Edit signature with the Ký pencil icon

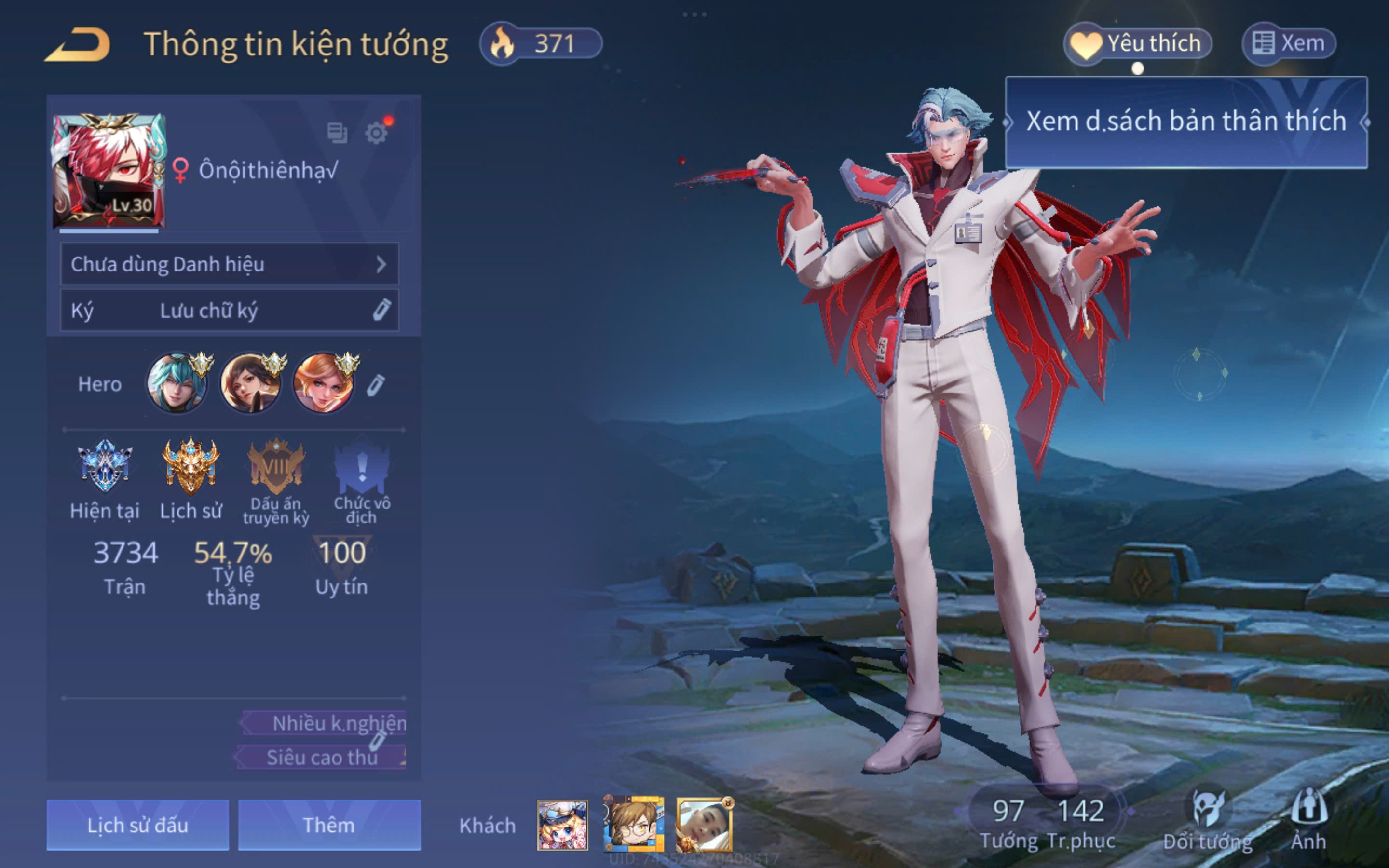point(381,310)
